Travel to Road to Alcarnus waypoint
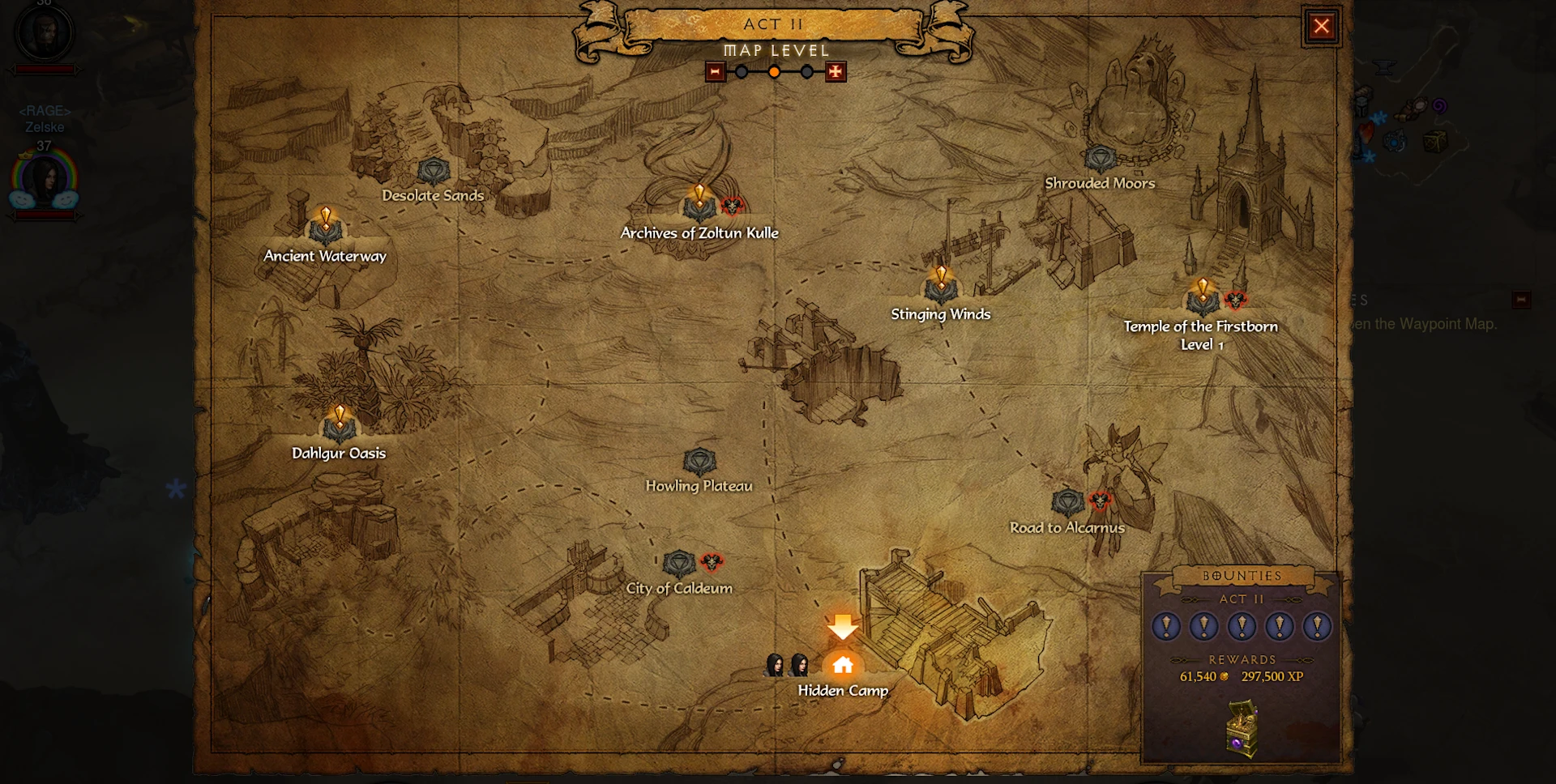The height and width of the screenshot is (784, 1556). point(1067,503)
